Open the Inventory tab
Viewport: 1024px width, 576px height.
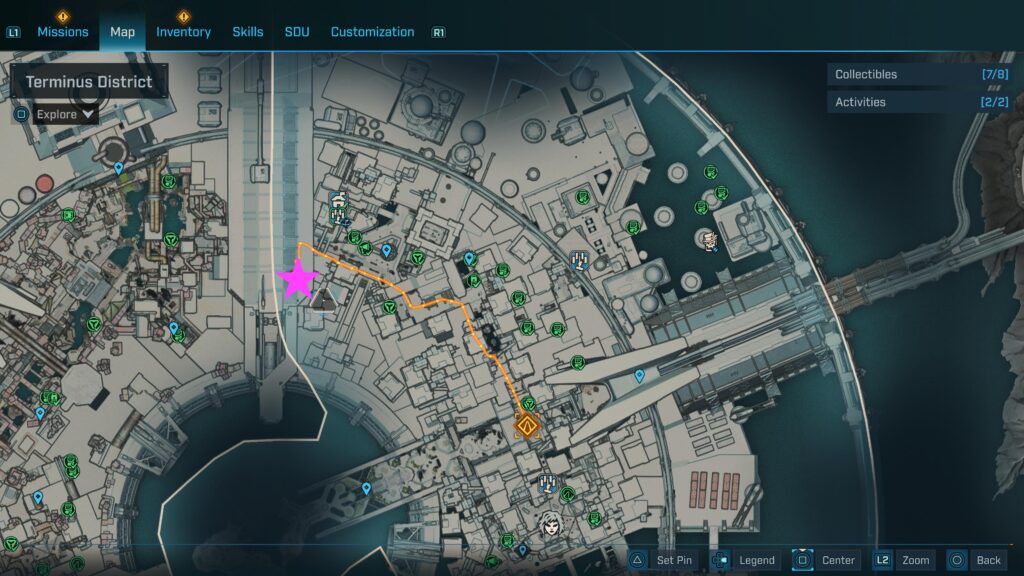[183, 32]
